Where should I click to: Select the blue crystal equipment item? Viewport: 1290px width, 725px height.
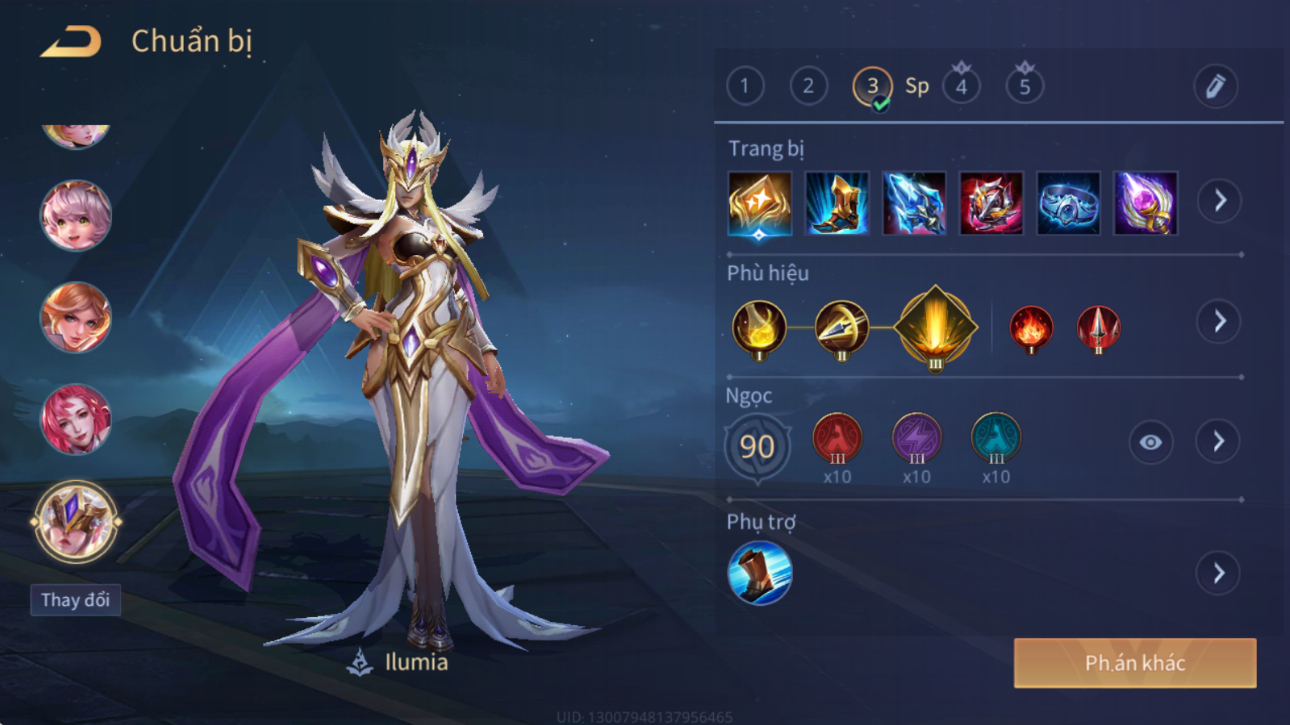[x=914, y=203]
